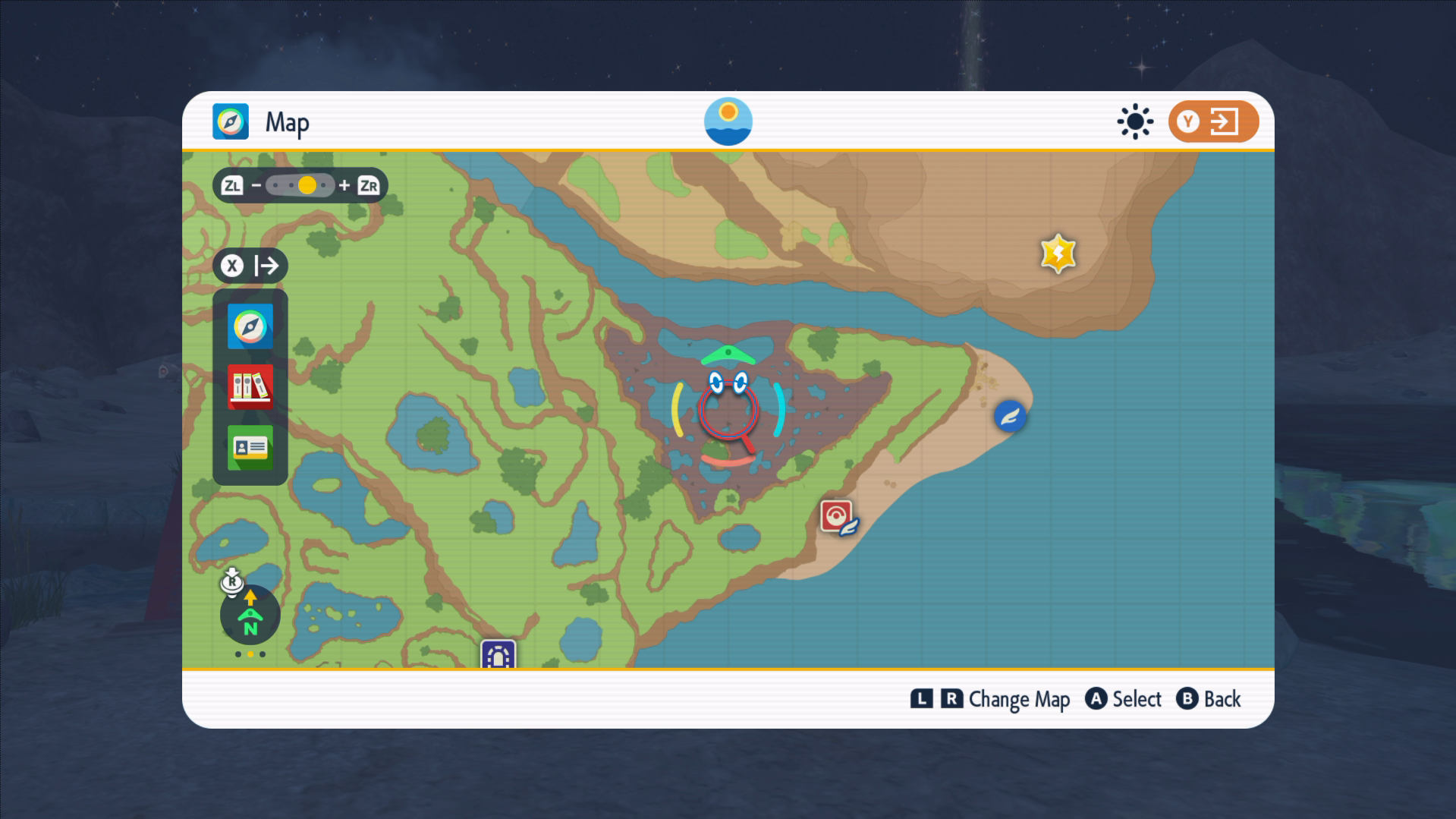Select the blue fly-point feather marker
This screenshot has width=1456, height=819.
[1010, 416]
